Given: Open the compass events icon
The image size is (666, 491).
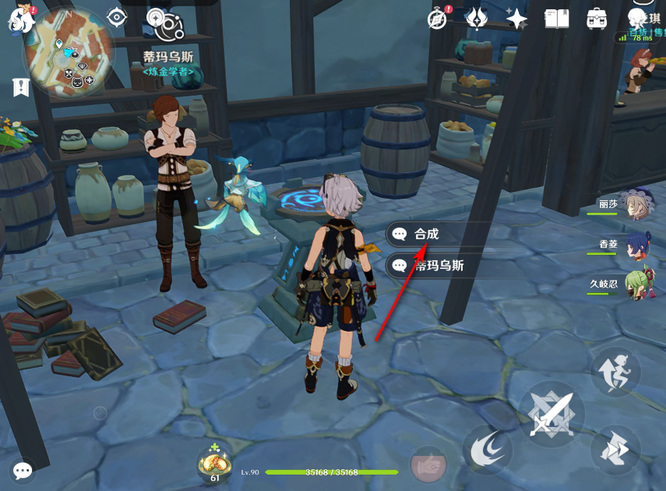Looking at the screenshot, I should pyautogui.click(x=439, y=18).
